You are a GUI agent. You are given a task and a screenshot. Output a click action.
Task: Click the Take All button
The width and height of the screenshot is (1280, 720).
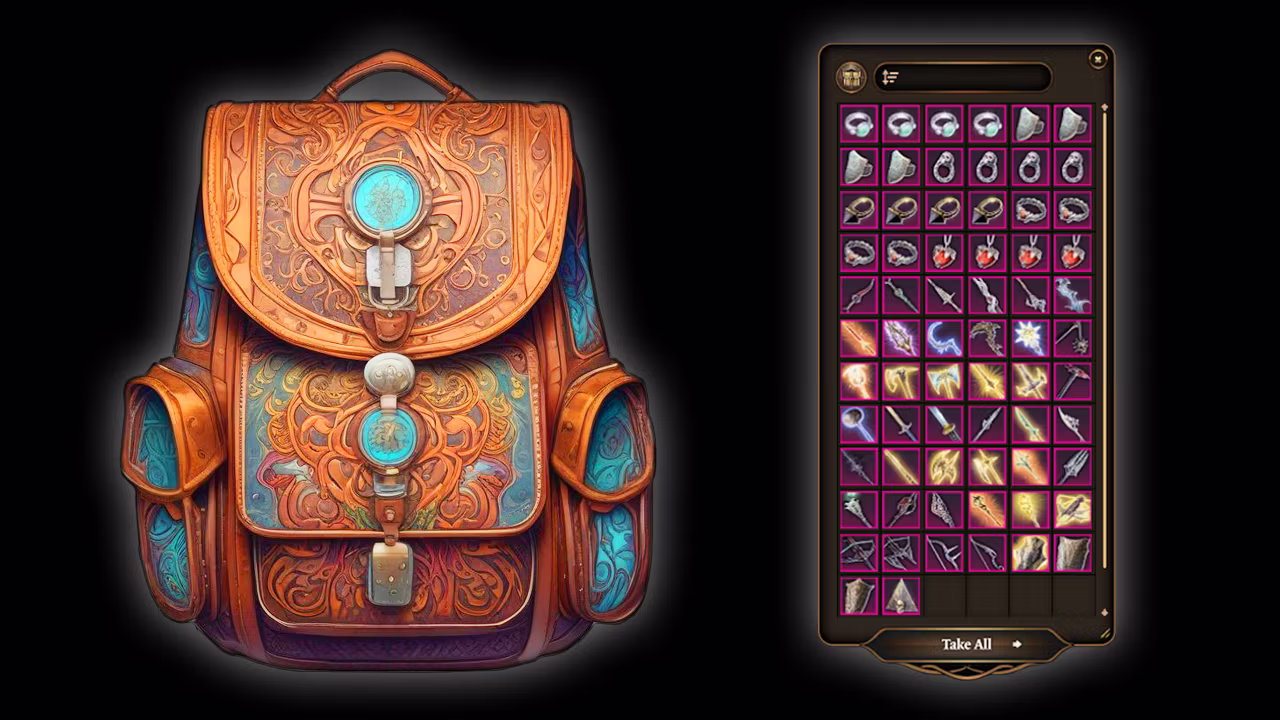point(966,644)
